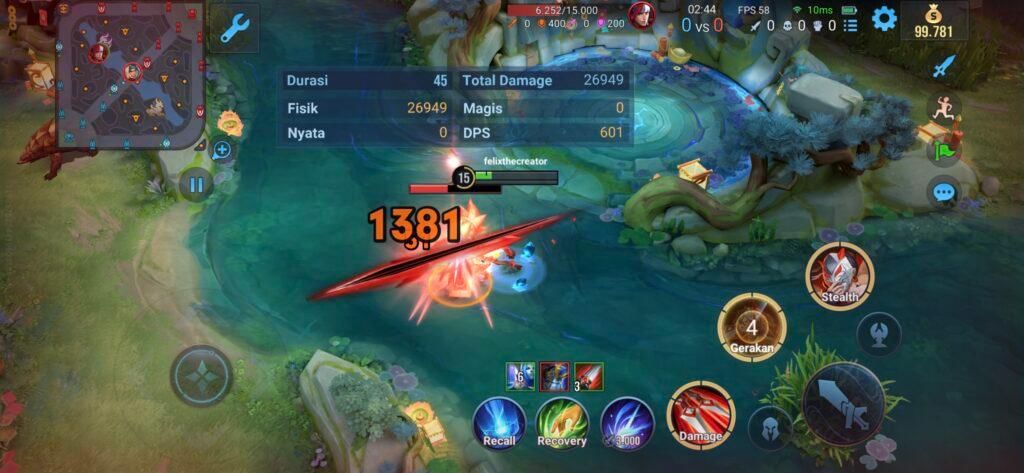Image resolution: width=1024 pixels, height=473 pixels.
Task: Click the minimap
Action: coord(131,74)
